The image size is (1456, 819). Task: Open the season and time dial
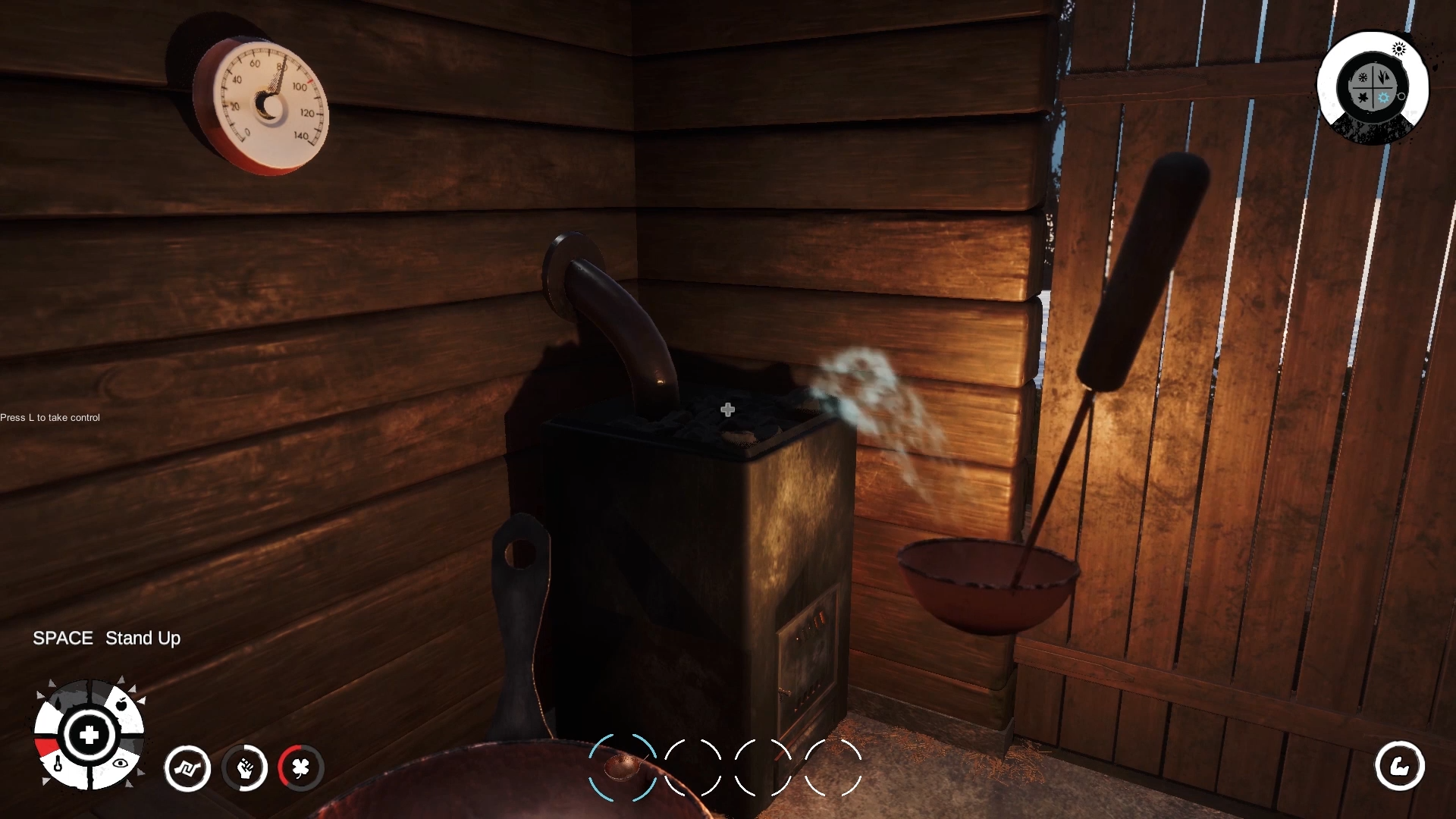pos(1372,86)
